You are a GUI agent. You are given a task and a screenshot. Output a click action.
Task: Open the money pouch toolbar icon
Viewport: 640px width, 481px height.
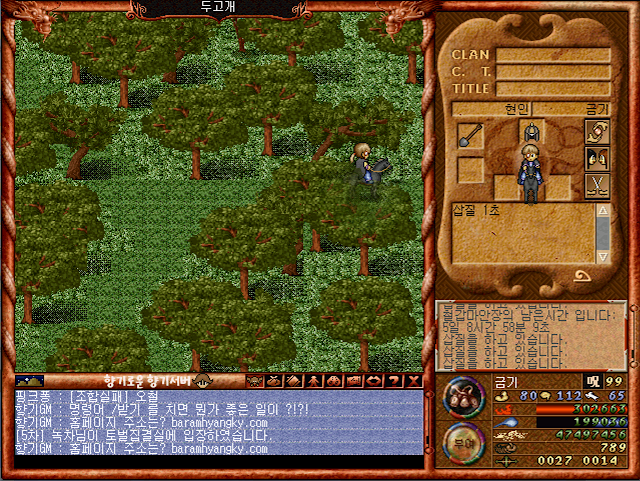coord(274,381)
